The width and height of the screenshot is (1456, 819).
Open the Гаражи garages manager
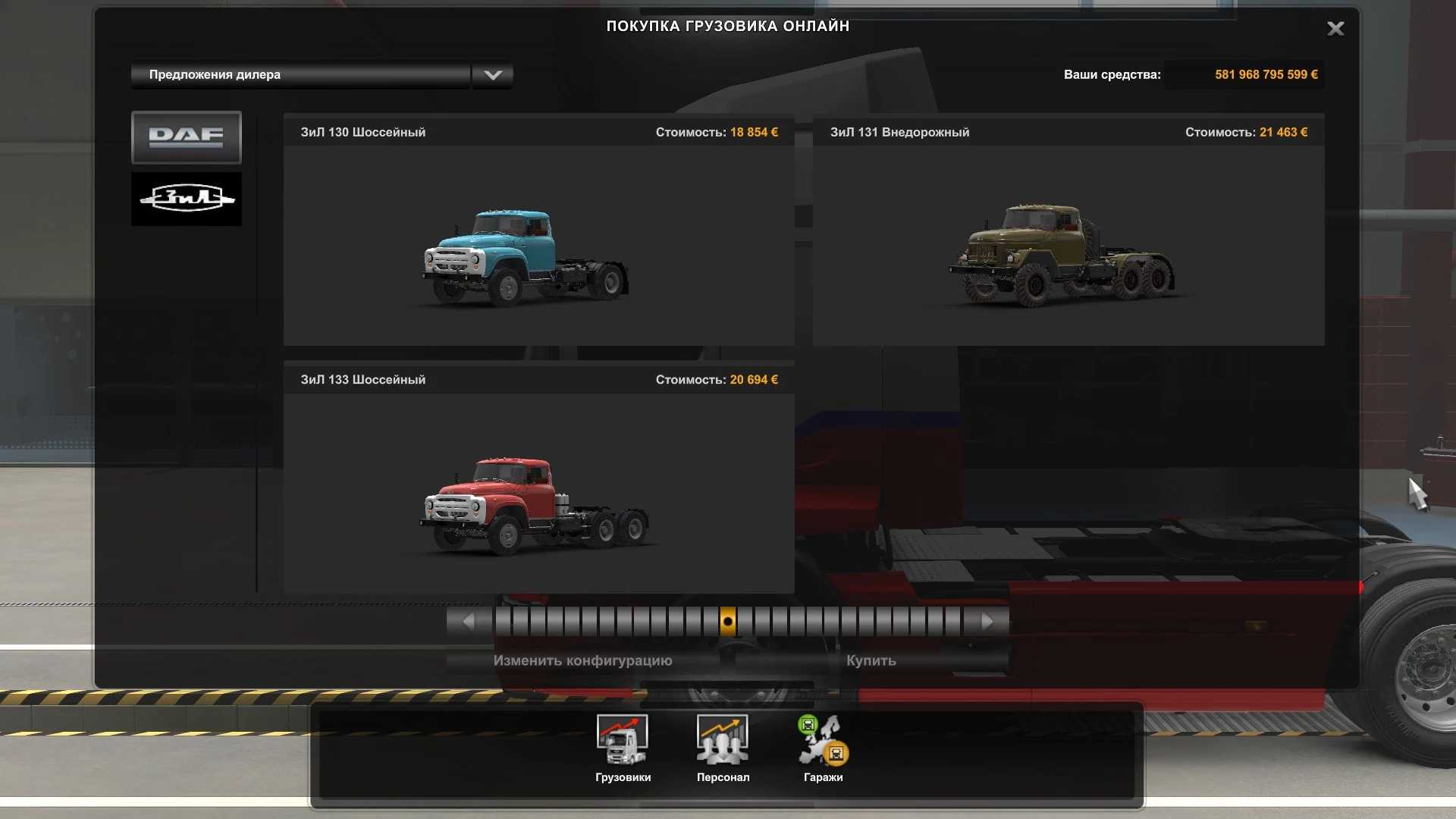[x=823, y=748]
